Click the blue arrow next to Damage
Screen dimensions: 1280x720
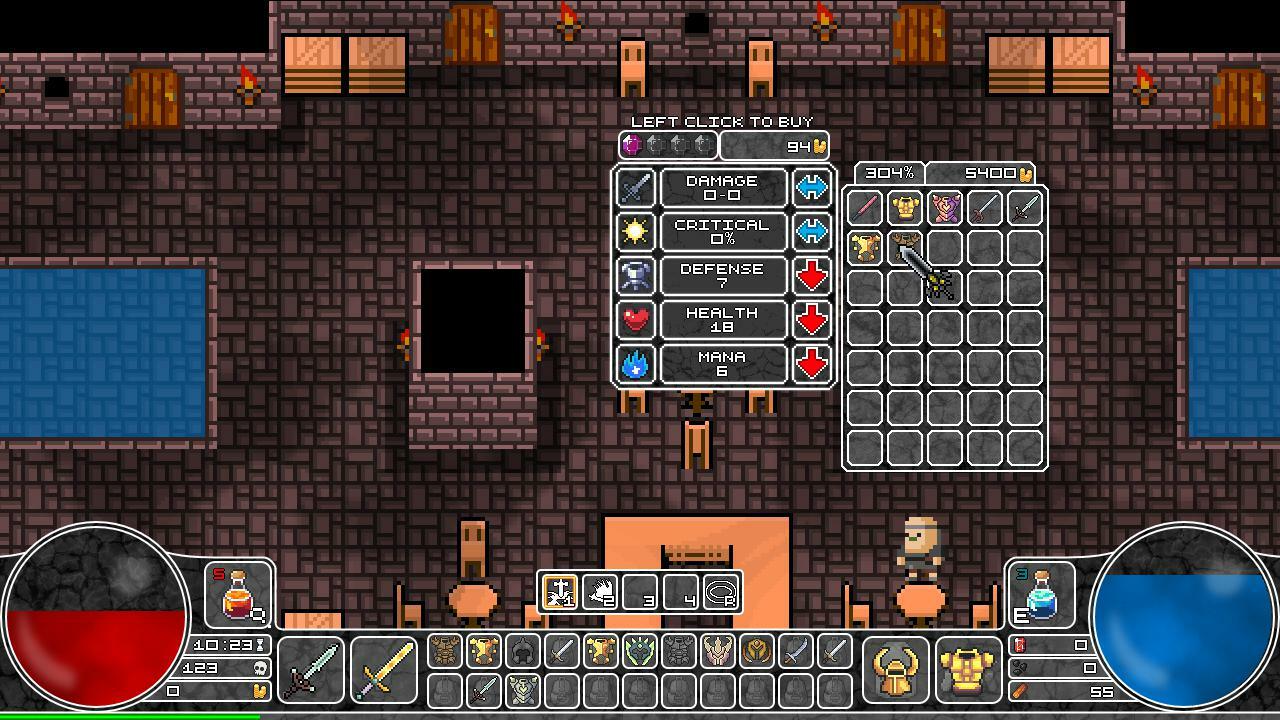[813, 189]
